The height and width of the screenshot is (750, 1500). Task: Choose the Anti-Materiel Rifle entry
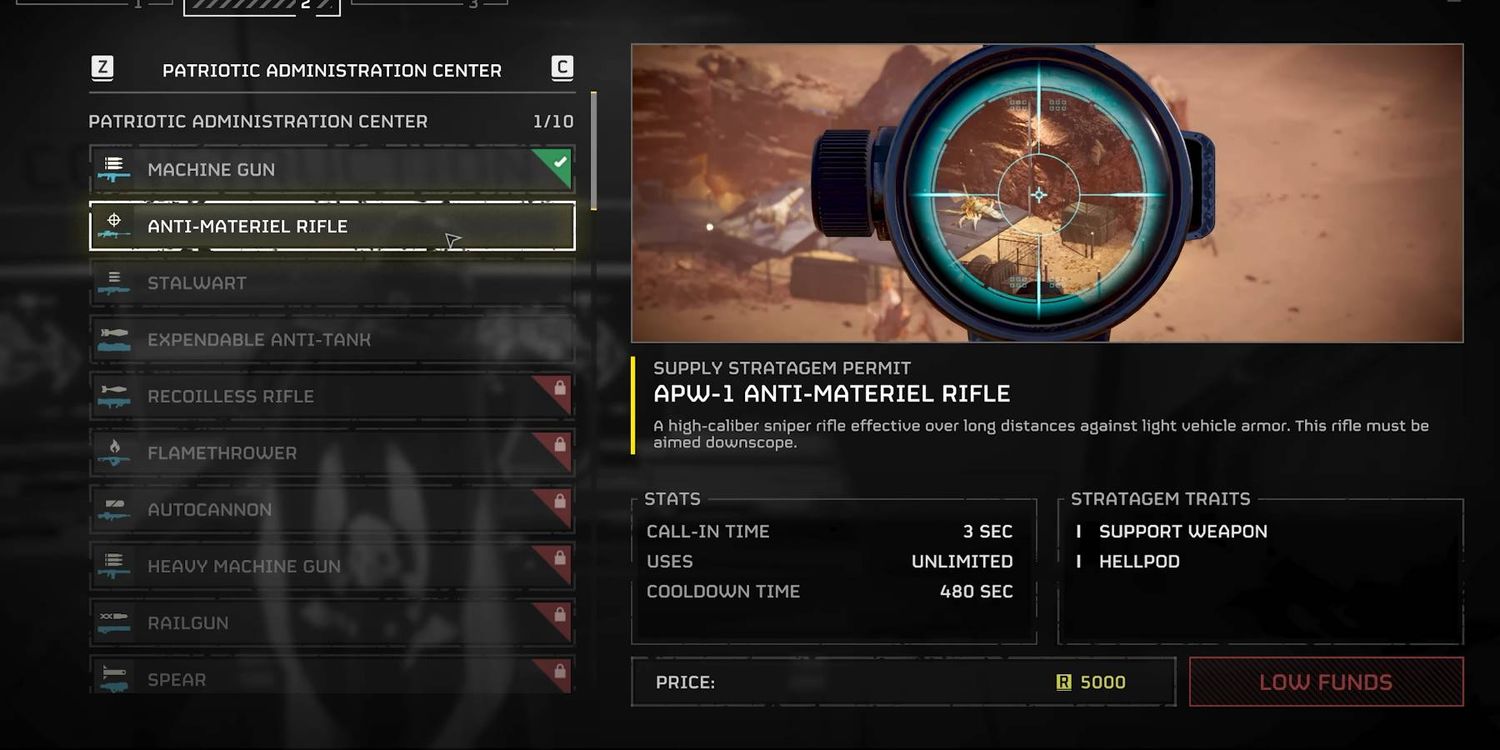331,226
